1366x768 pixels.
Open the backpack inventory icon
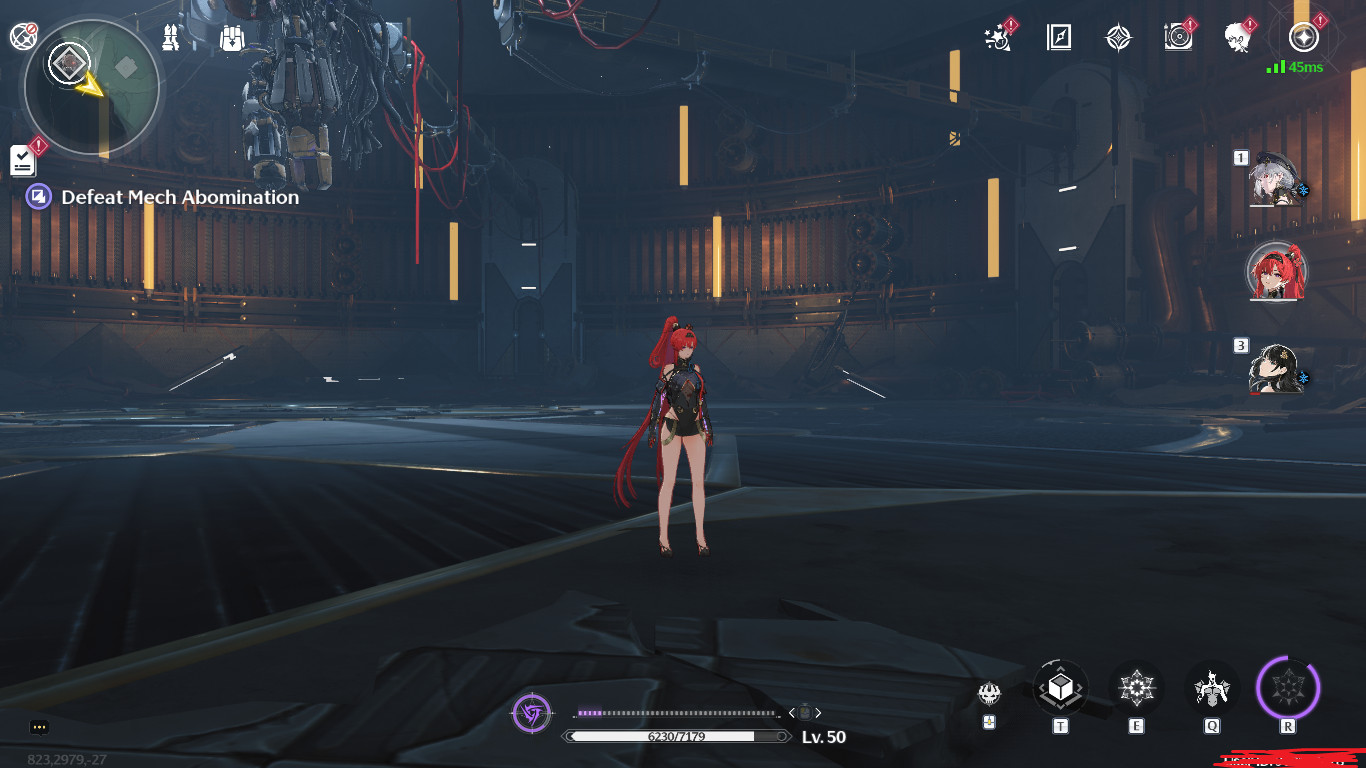click(x=232, y=38)
